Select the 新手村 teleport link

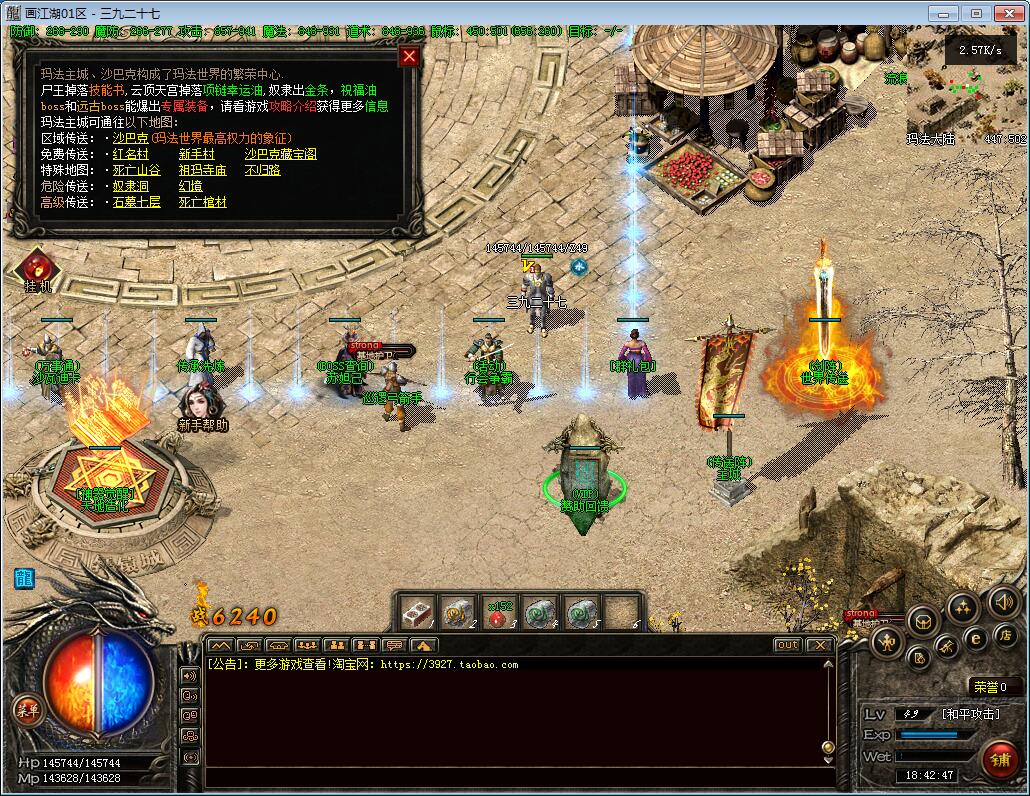point(196,154)
